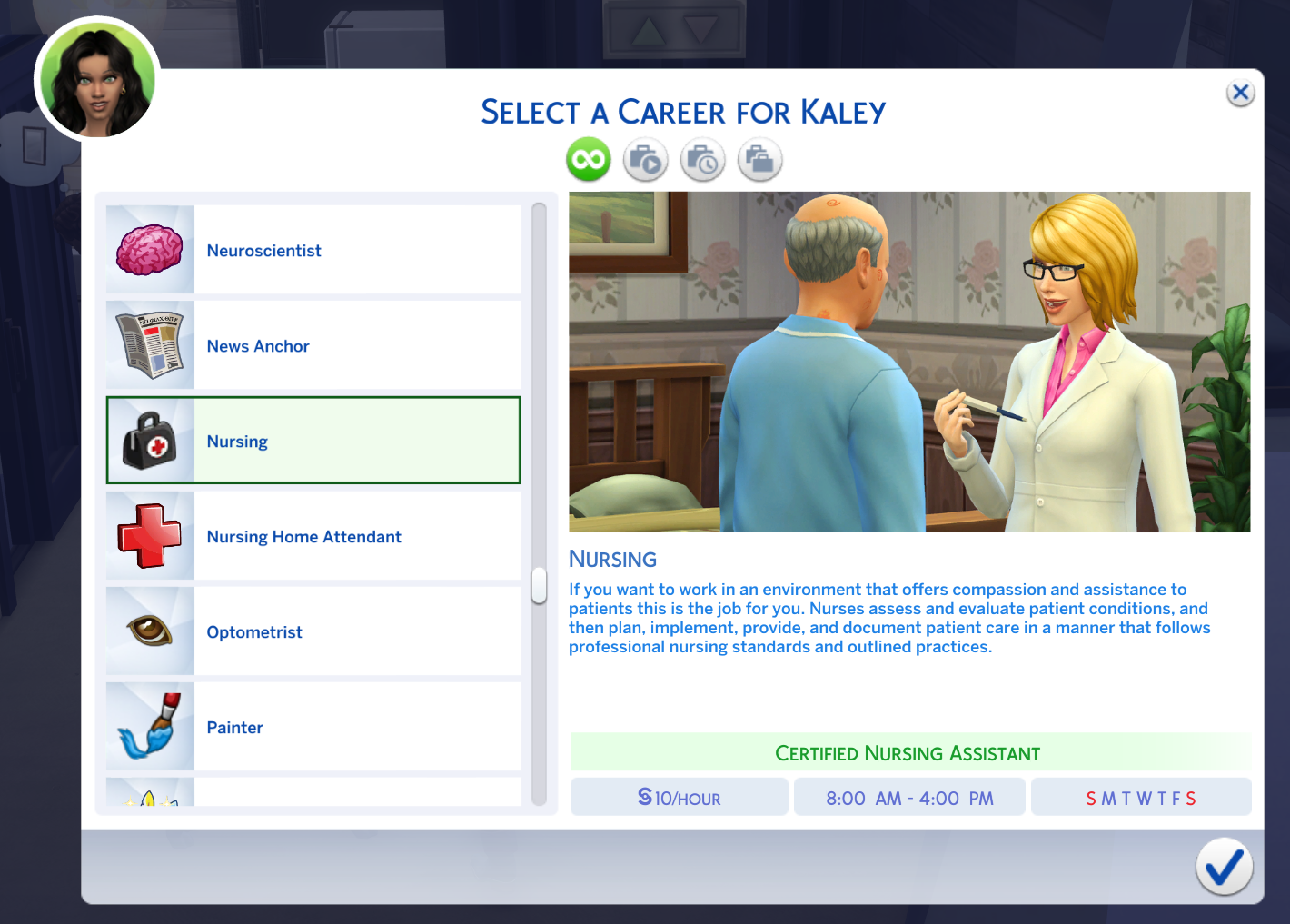Image resolution: width=1290 pixels, height=924 pixels.
Task: Confirm career choice with the checkmark button
Action: (x=1224, y=867)
